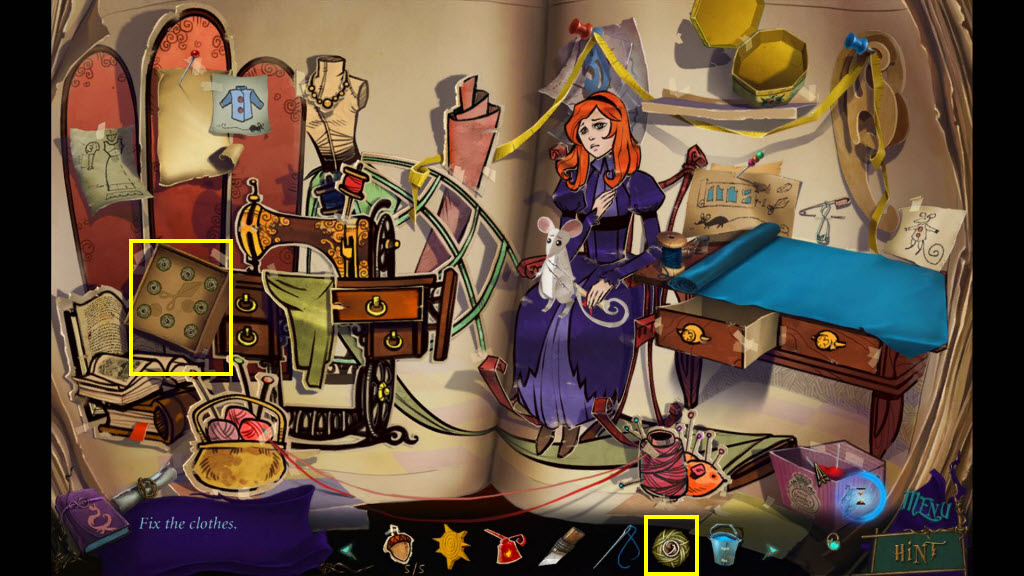Open the purple journal book
Viewport: 1024px width, 576px height.
pos(87,521)
